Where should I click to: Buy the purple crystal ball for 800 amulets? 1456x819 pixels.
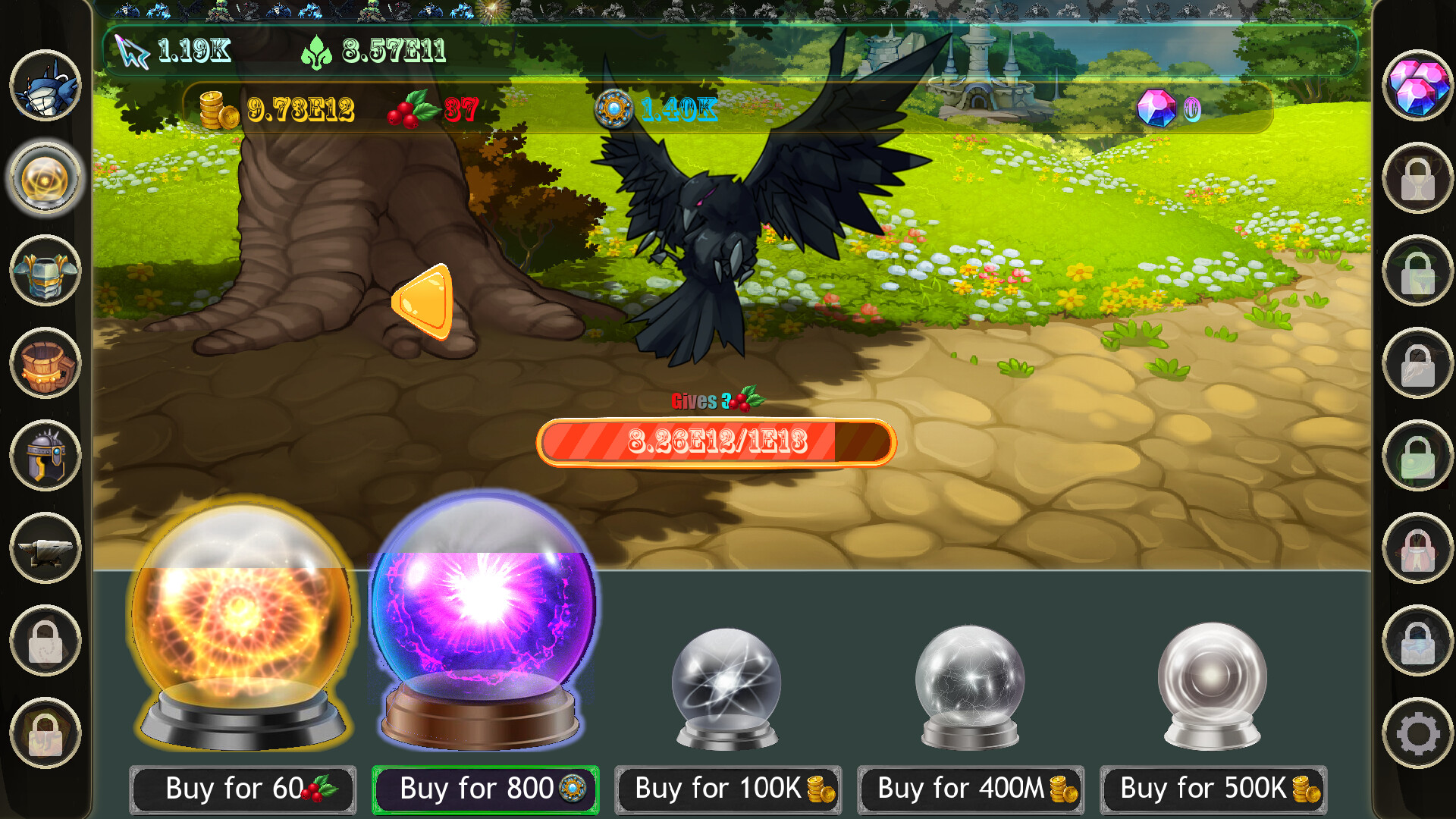tap(484, 789)
